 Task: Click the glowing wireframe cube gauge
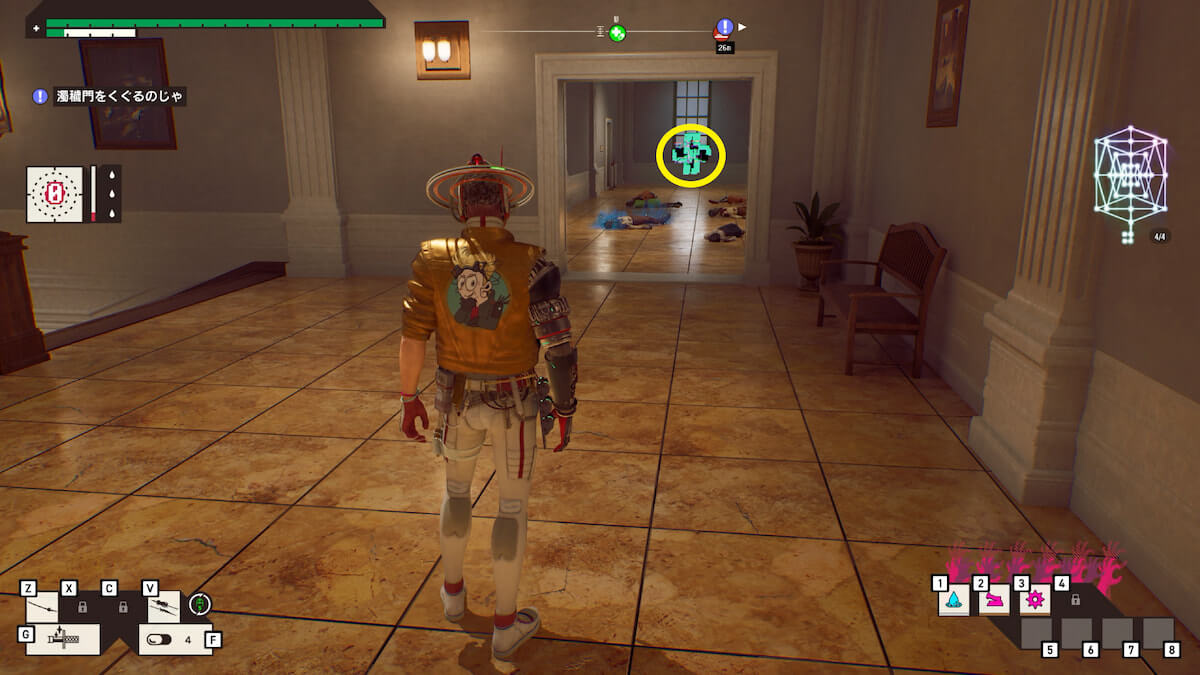click(x=1130, y=177)
